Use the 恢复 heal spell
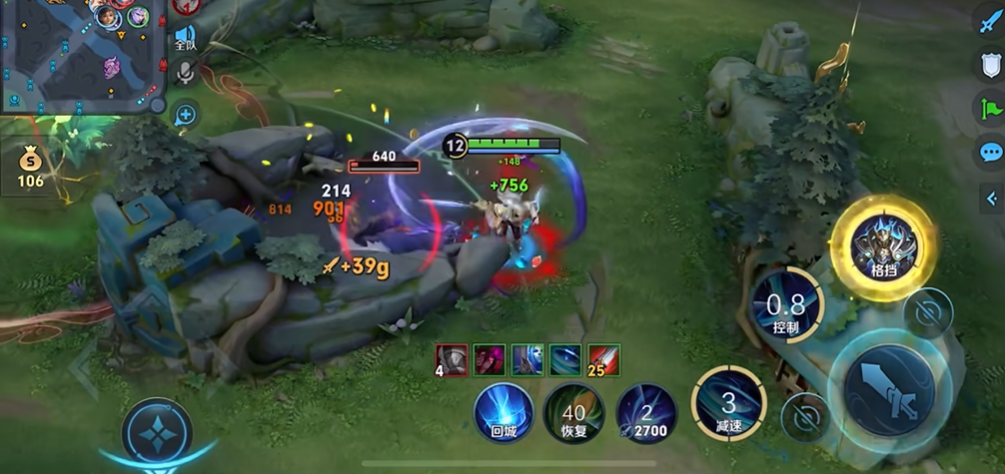1005x474 pixels. tap(573, 412)
